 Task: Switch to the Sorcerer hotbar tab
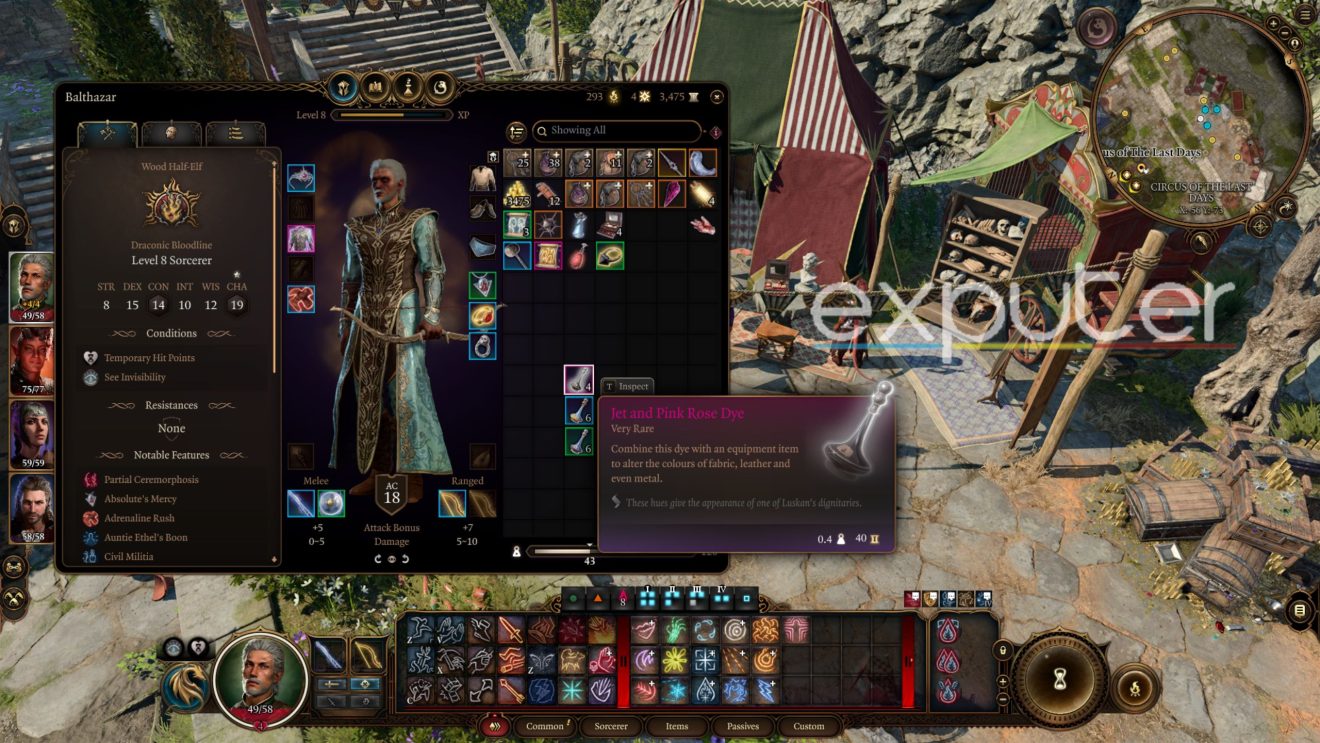[610, 727]
